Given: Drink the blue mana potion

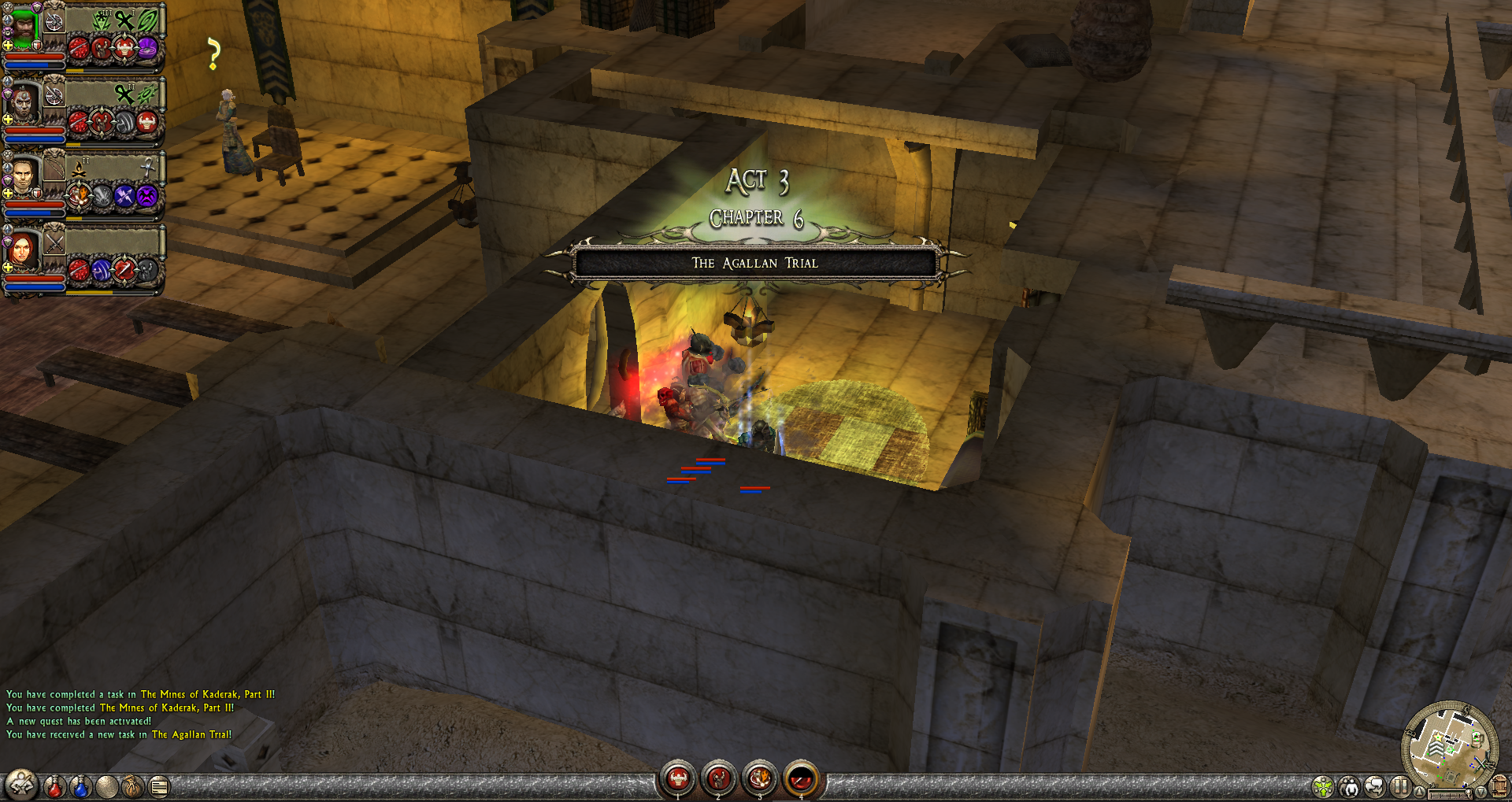Looking at the screenshot, I should (80, 785).
